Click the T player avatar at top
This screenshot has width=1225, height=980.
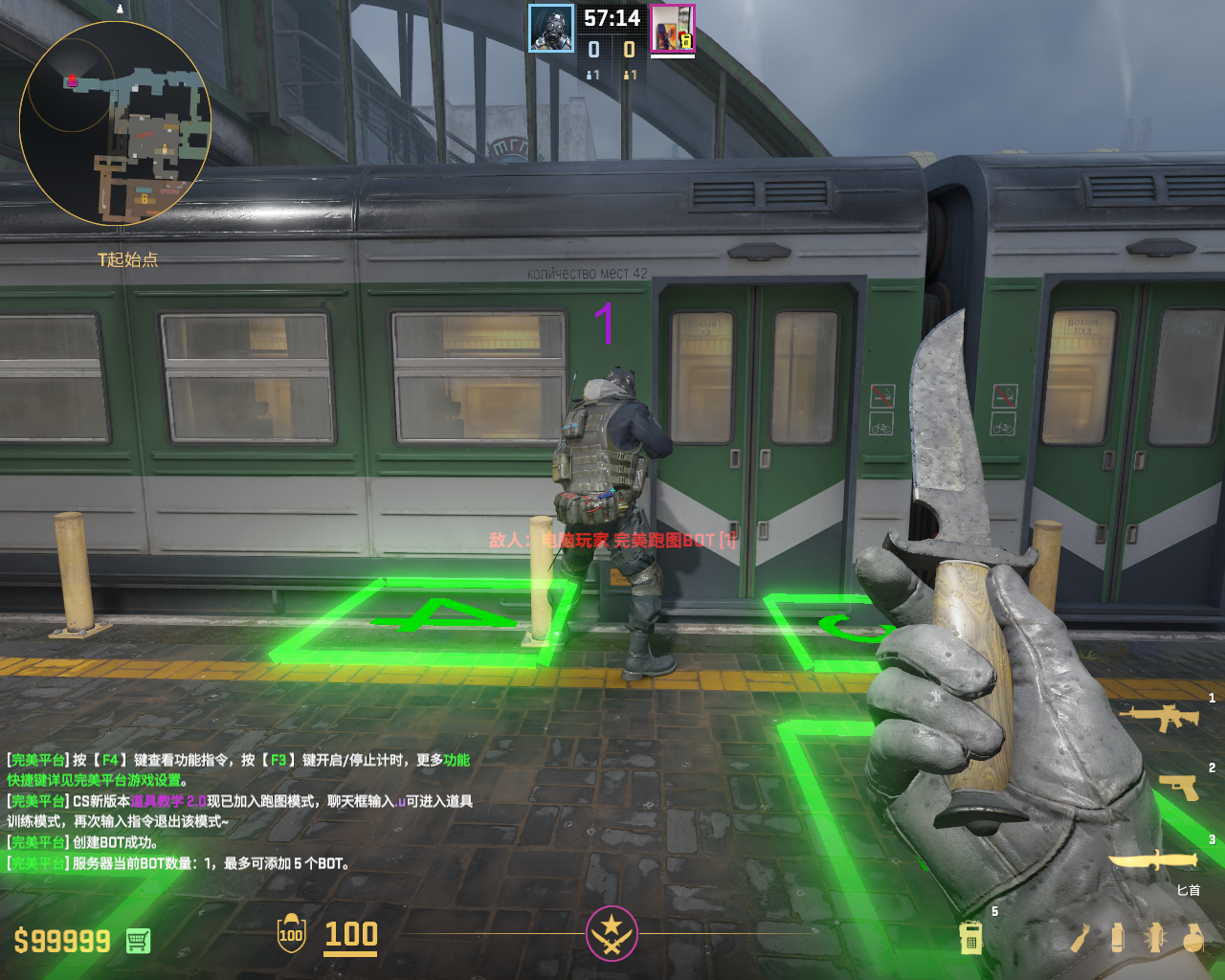[x=673, y=29]
